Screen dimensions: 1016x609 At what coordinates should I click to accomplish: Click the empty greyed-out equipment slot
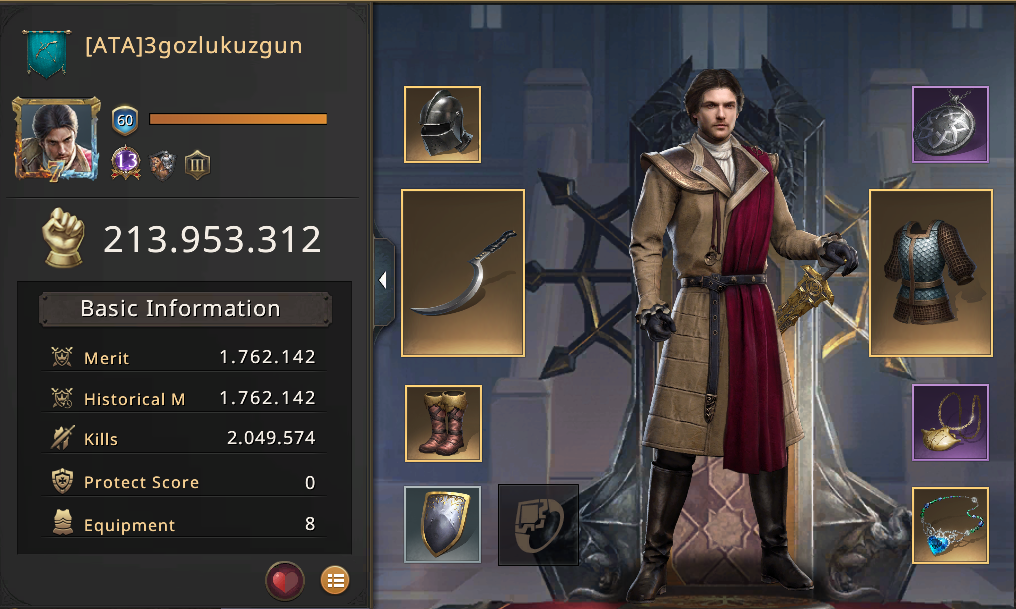tap(538, 524)
